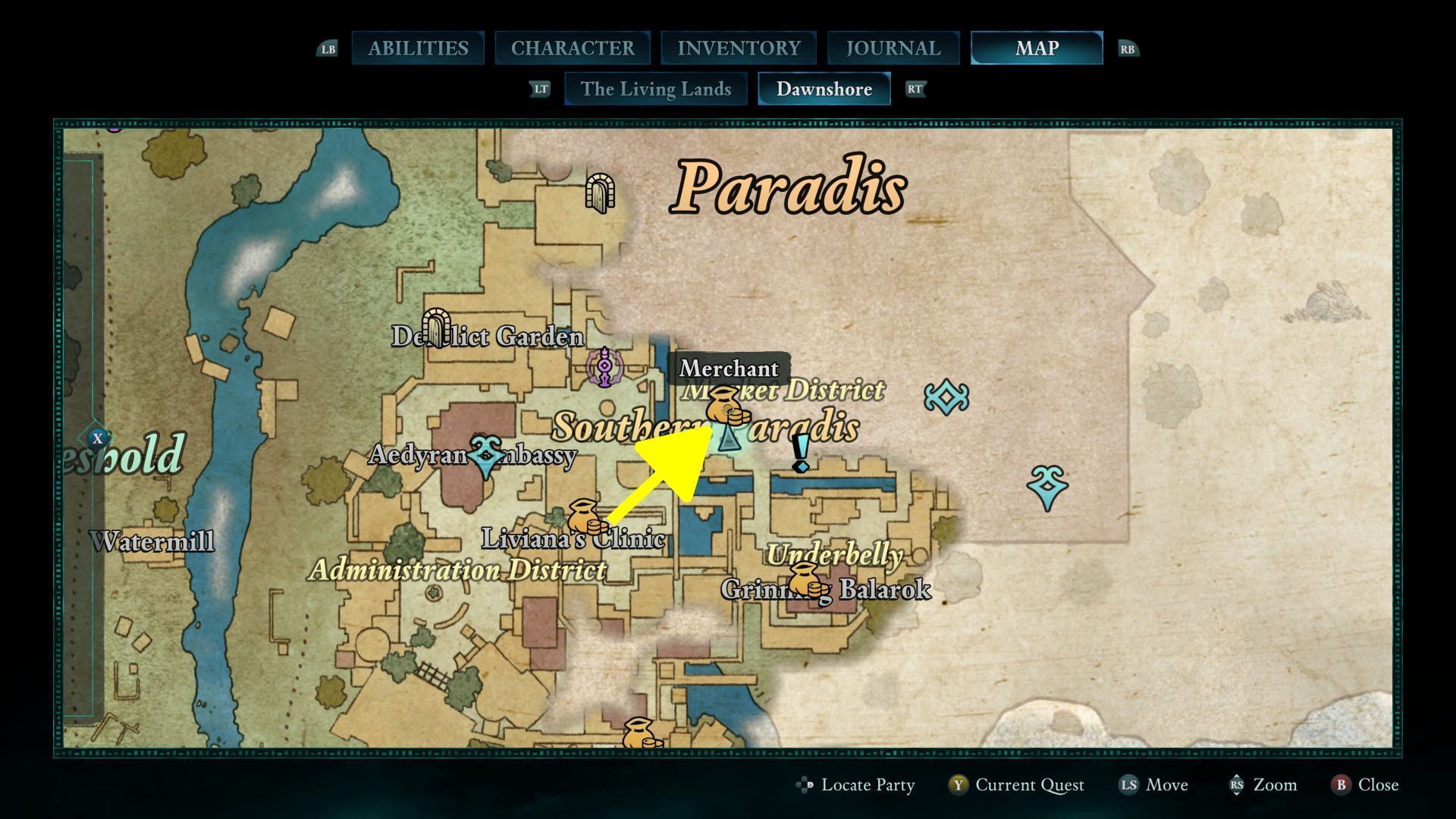Open the Character tab
Viewport: 1456px width, 819px height.
coord(573,49)
